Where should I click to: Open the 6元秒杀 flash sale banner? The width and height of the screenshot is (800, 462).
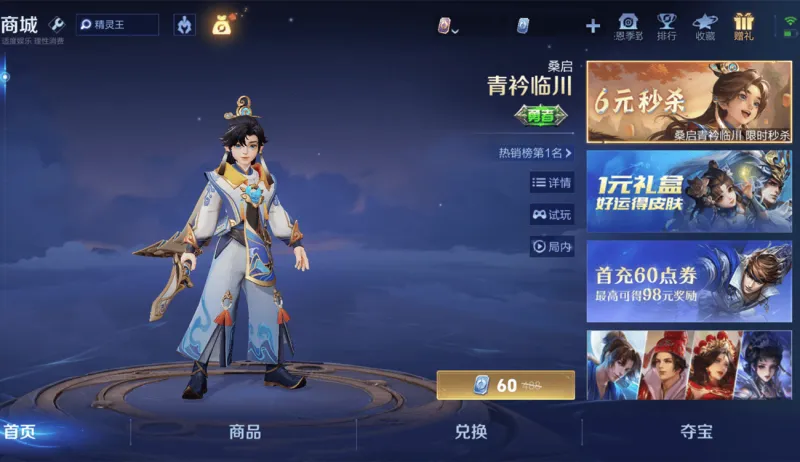tap(689, 102)
